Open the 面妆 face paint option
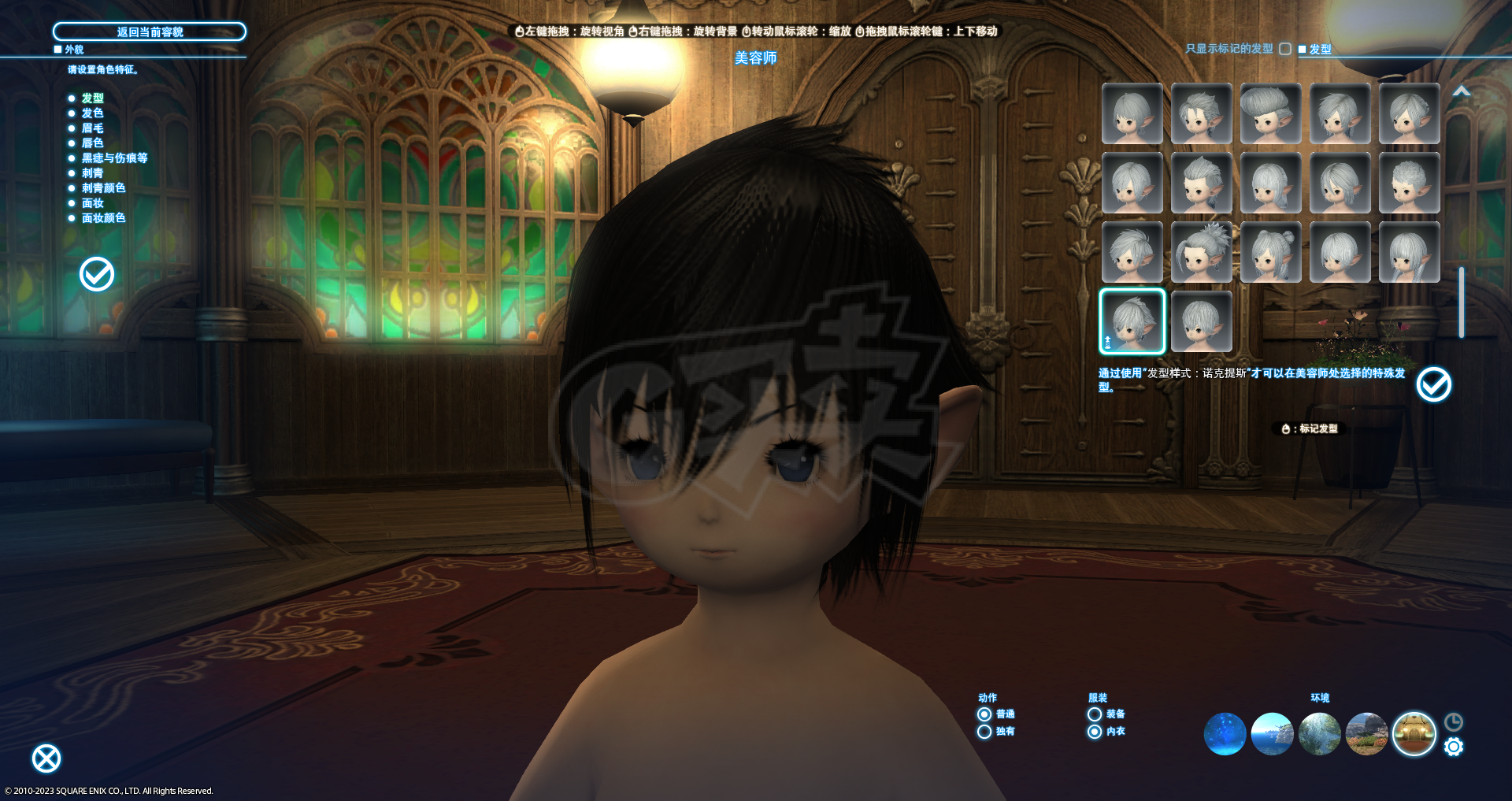 92,203
